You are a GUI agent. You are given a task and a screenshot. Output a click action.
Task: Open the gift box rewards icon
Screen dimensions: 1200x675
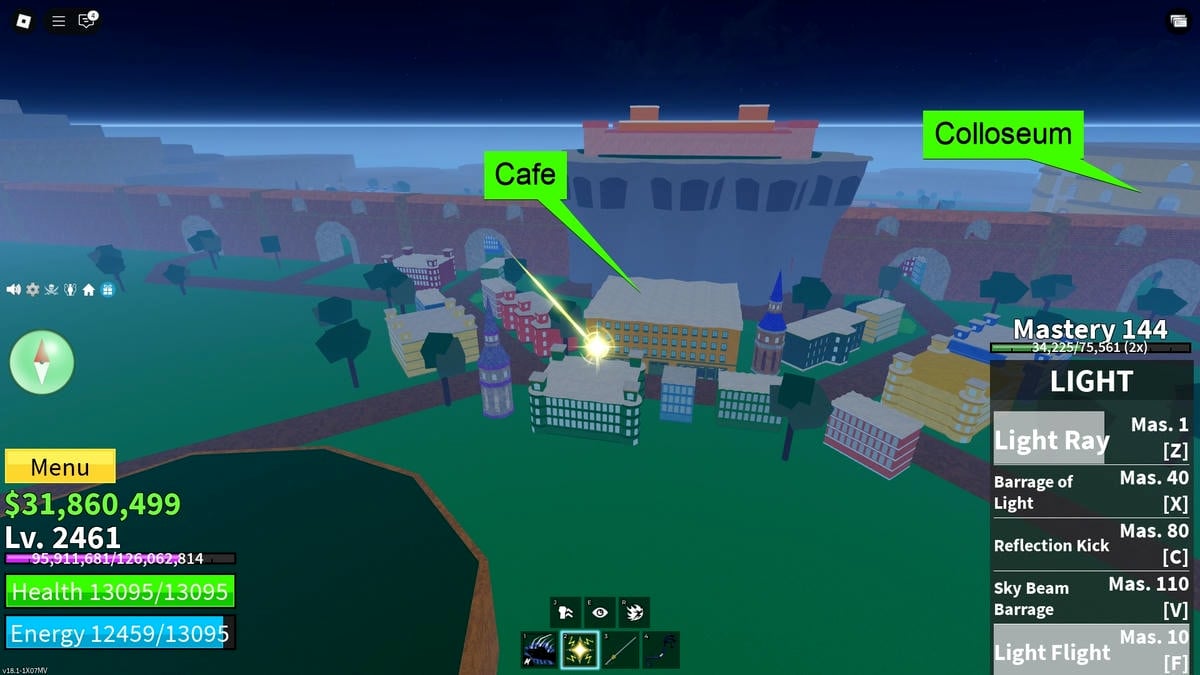coord(107,289)
